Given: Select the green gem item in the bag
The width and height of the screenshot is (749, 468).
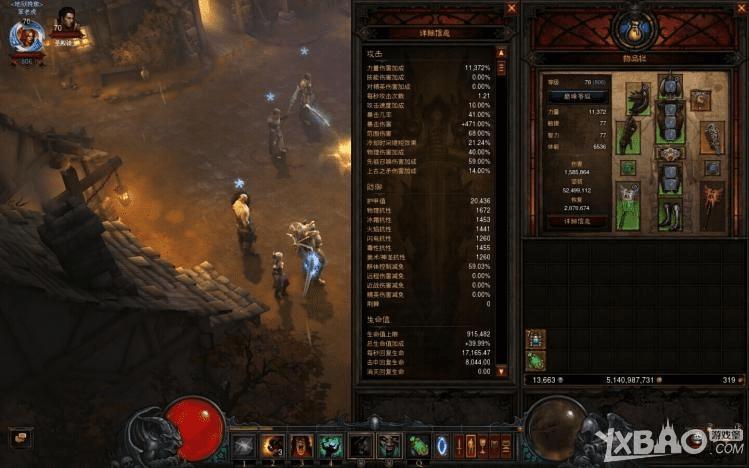Looking at the screenshot, I should pos(535,361).
